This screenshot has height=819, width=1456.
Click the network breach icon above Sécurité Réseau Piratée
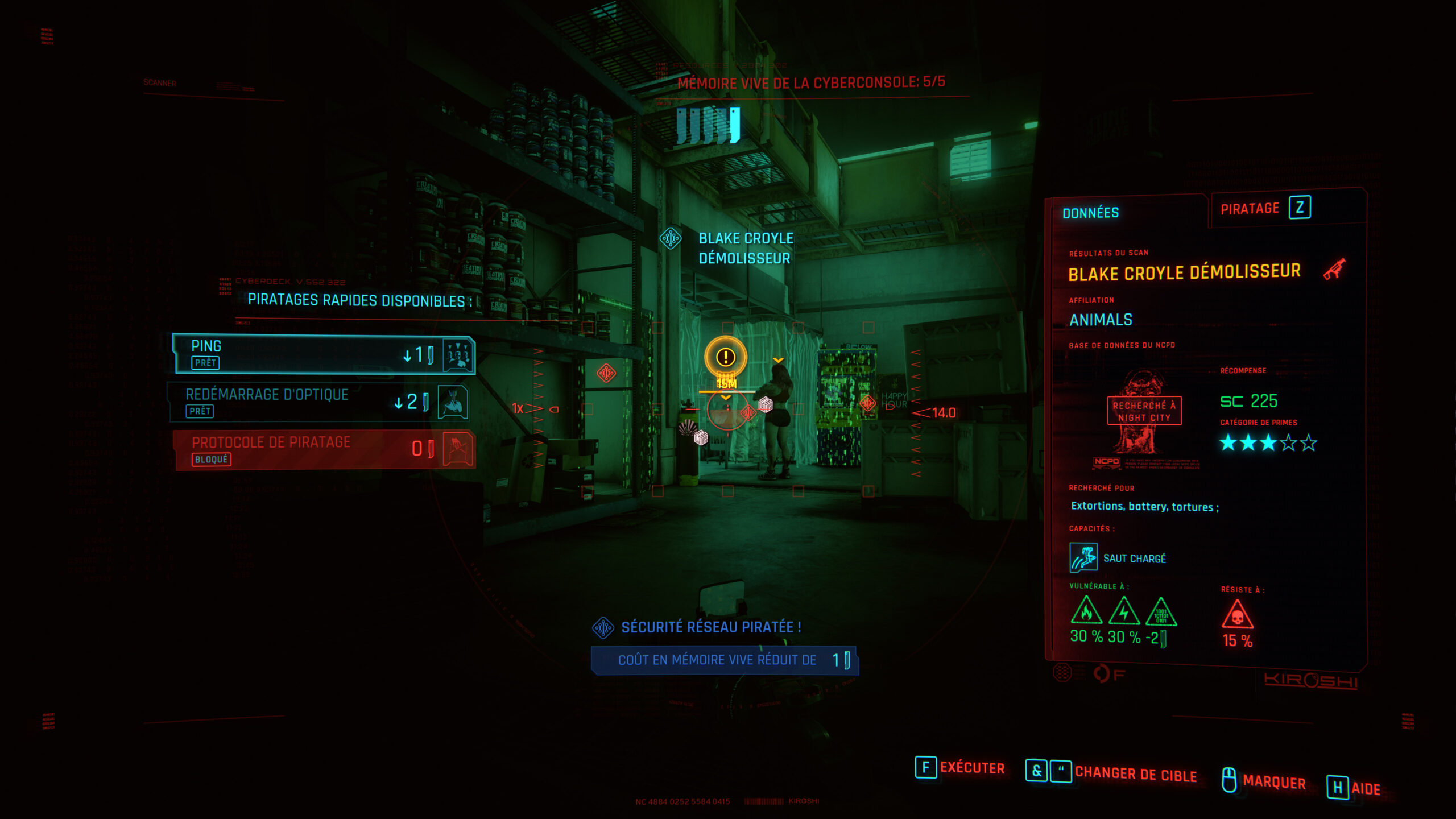point(603,627)
